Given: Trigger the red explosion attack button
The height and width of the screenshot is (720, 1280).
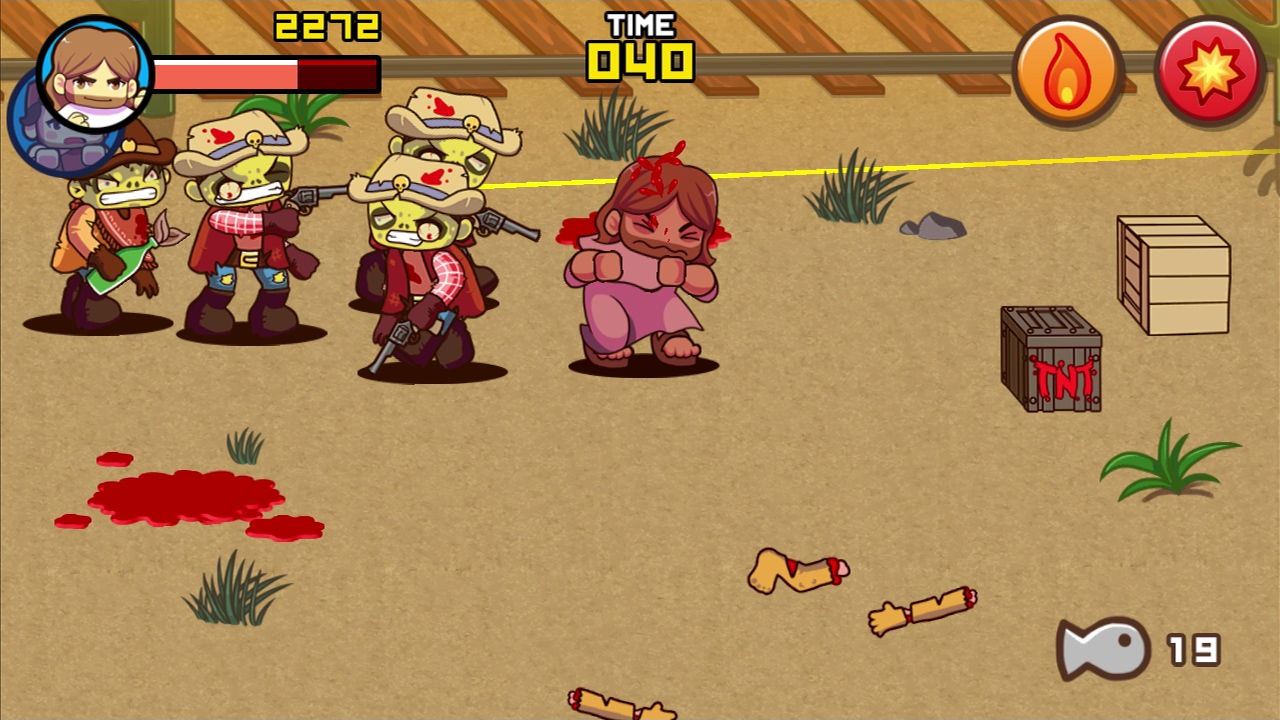Looking at the screenshot, I should pyautogui.click(x=1210, y=72).
